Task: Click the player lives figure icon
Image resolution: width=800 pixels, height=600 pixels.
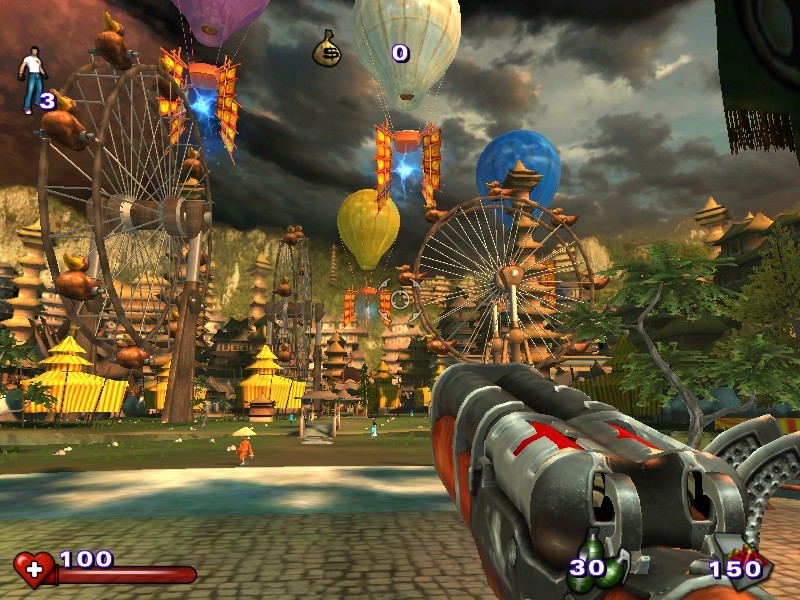Action: pos(31,77)
